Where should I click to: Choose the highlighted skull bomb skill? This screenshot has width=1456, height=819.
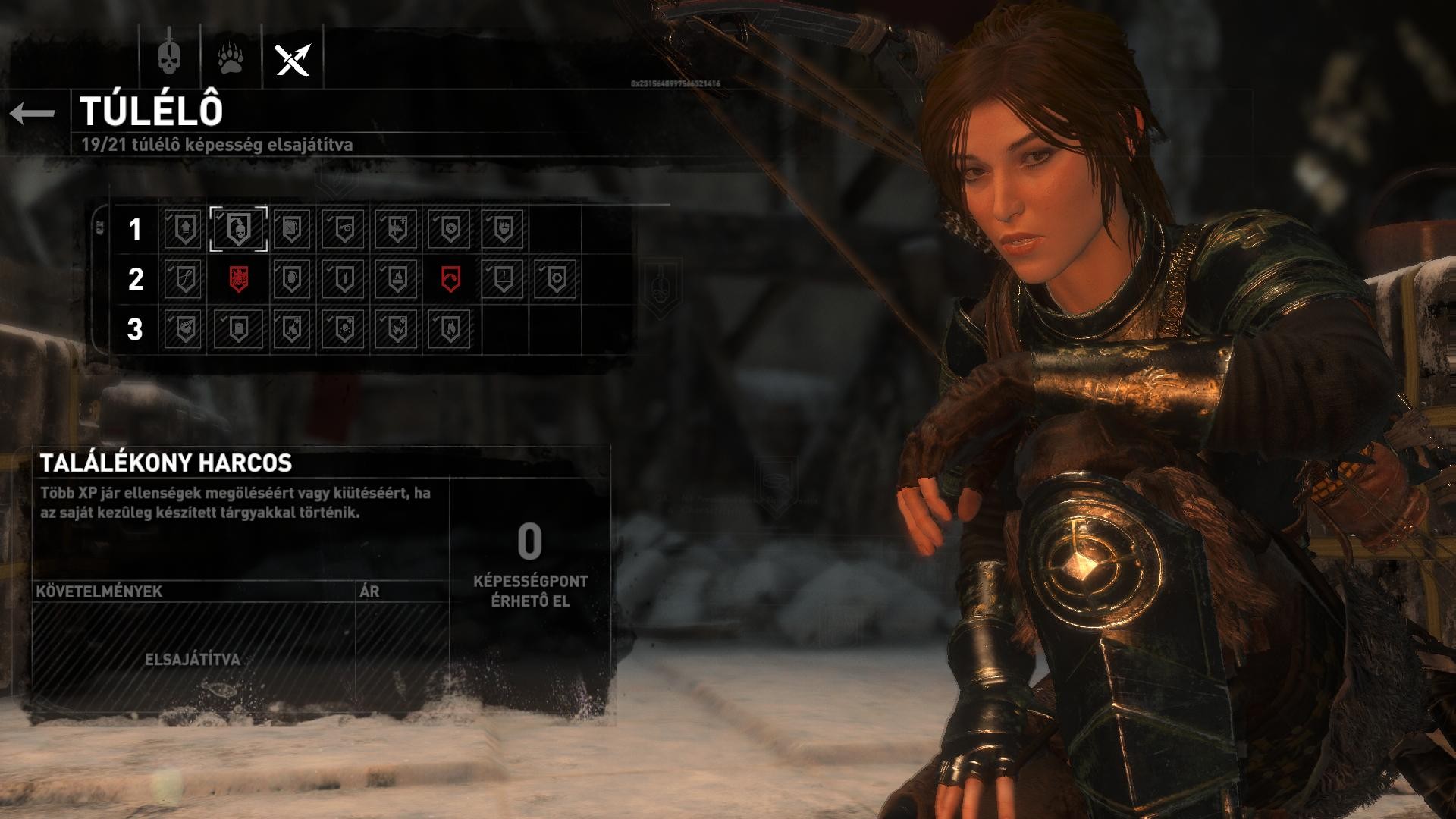(238, 228)
